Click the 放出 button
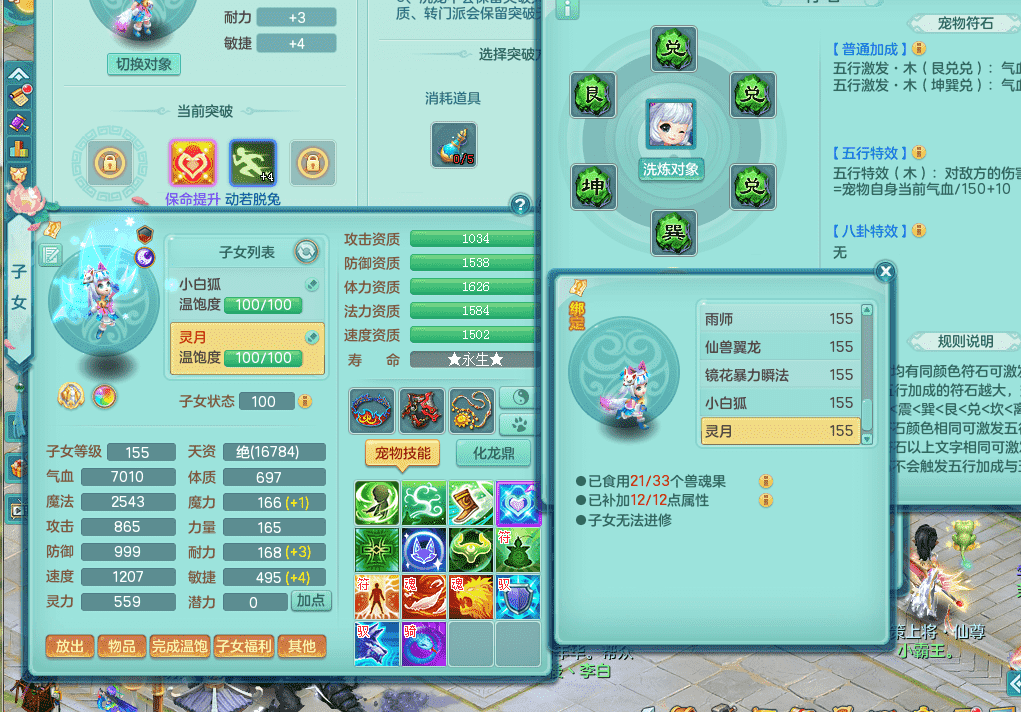 [x=70, y=646]
